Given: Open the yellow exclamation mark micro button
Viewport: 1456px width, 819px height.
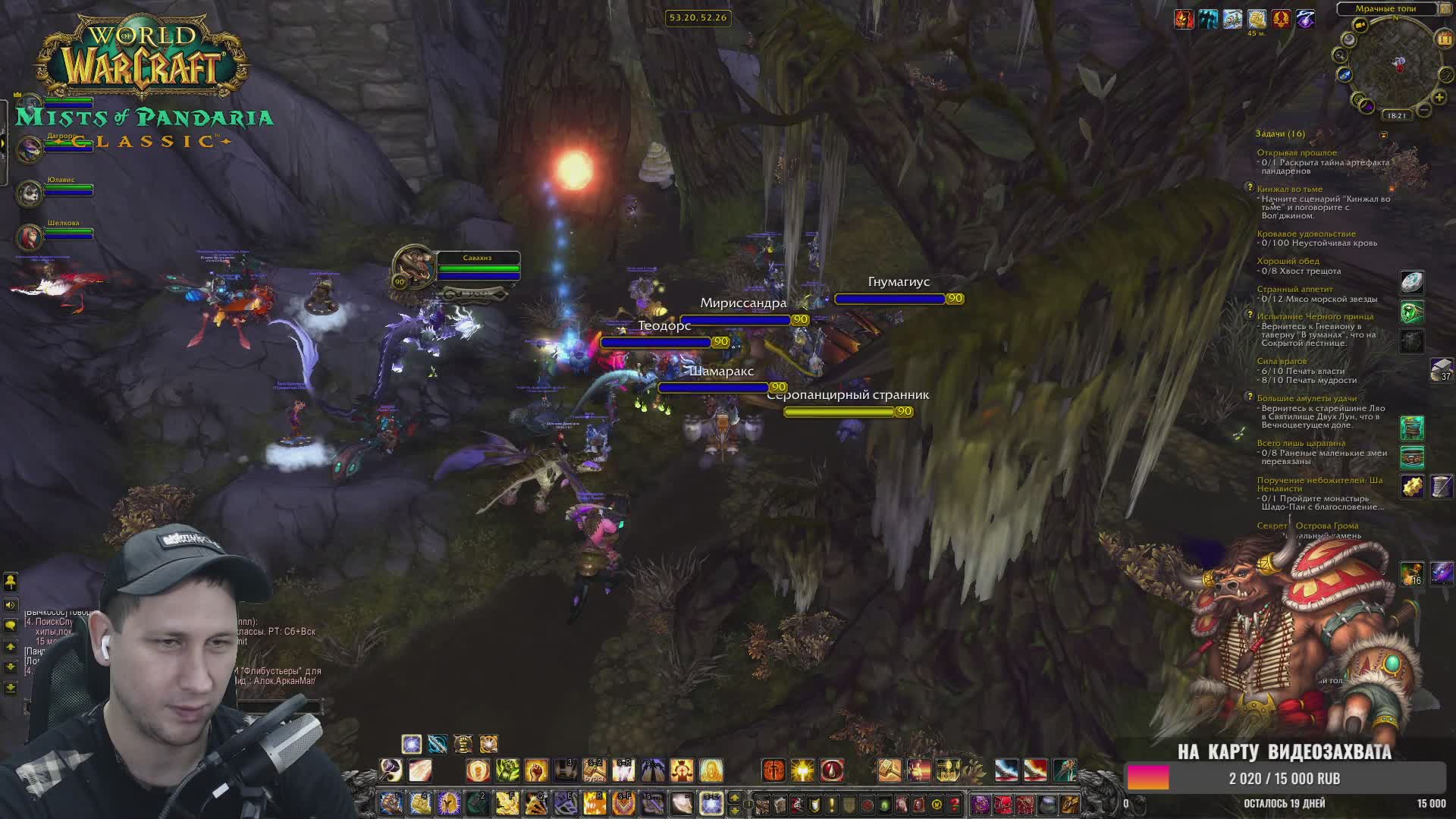Looking at the screenshot, I should click(832, 804).
